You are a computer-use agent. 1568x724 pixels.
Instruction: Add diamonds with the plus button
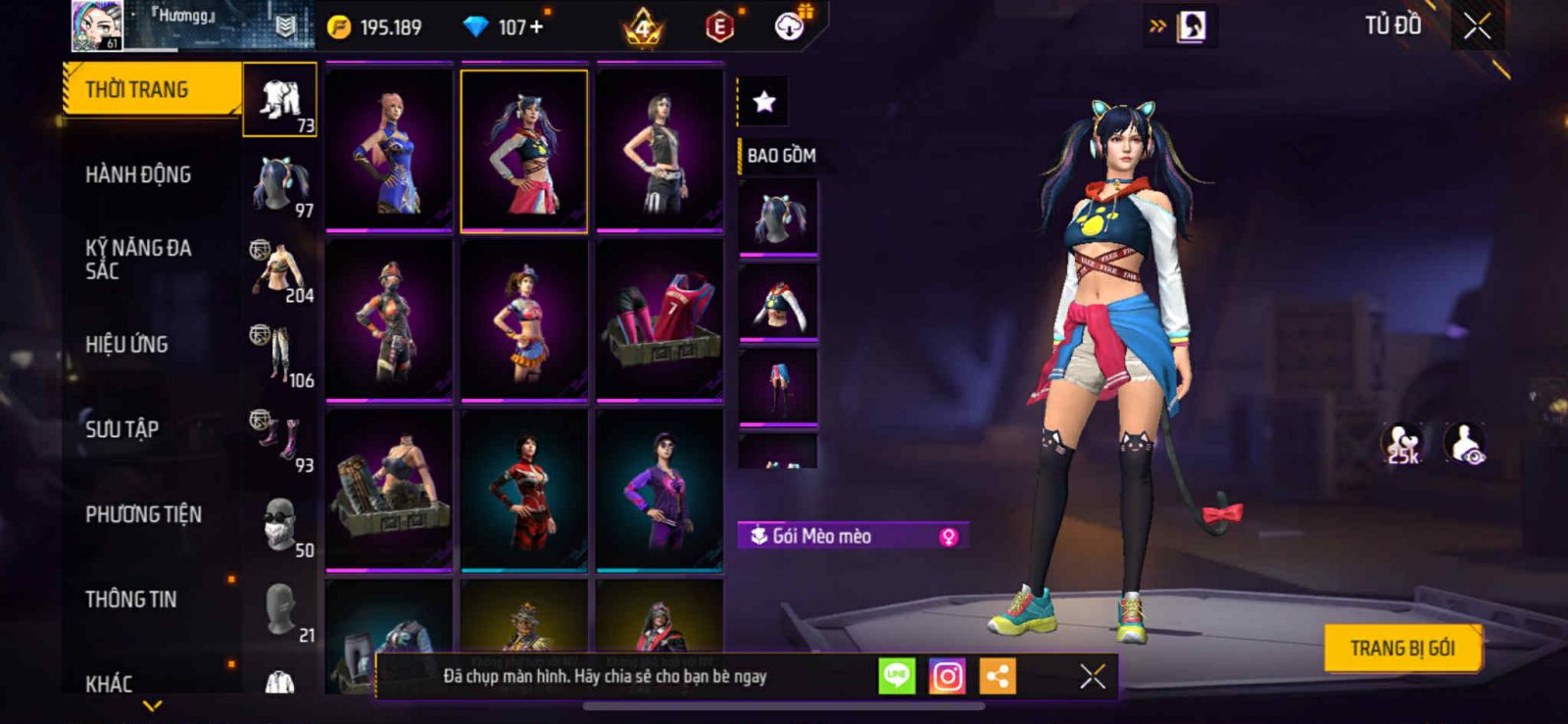(536, 27)
